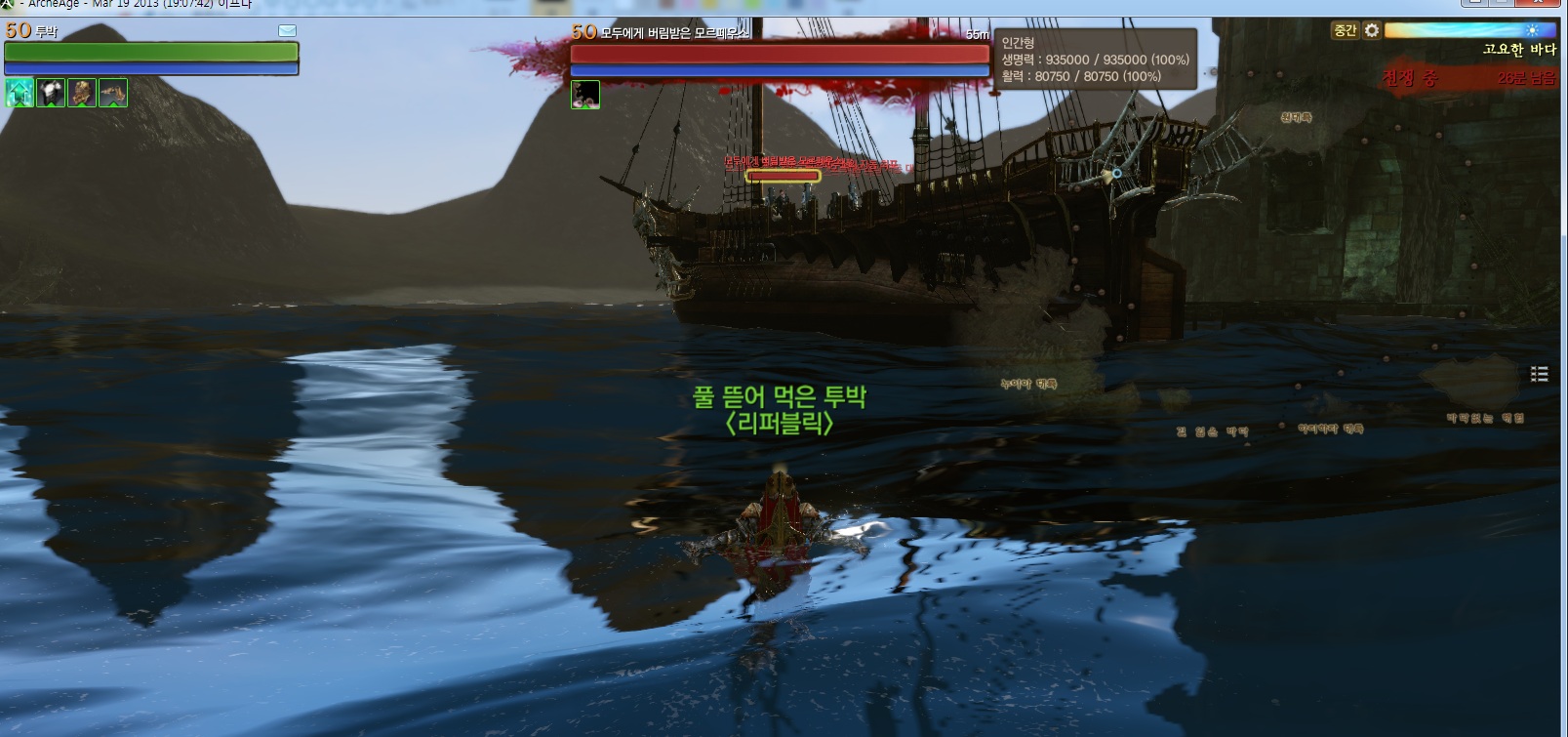Inspect the golden helmet buff icon
This screenshot has width=1568, height=737.
(x=82, y=94)
